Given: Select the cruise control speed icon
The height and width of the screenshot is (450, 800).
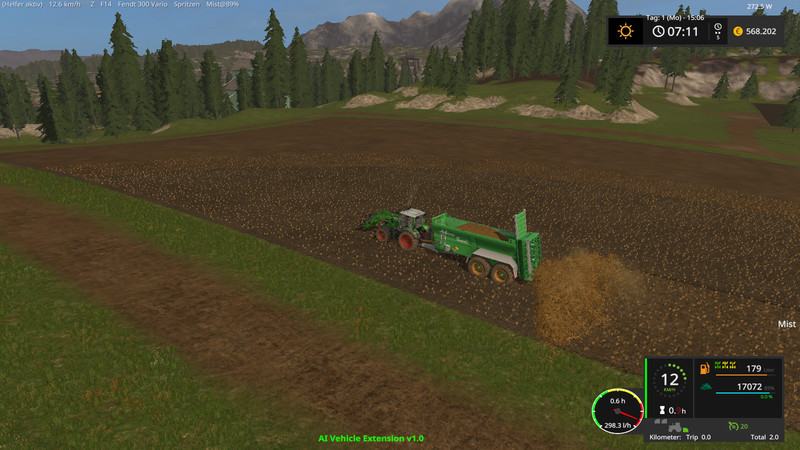Looking at the screenshot, I should coord(733,426).
